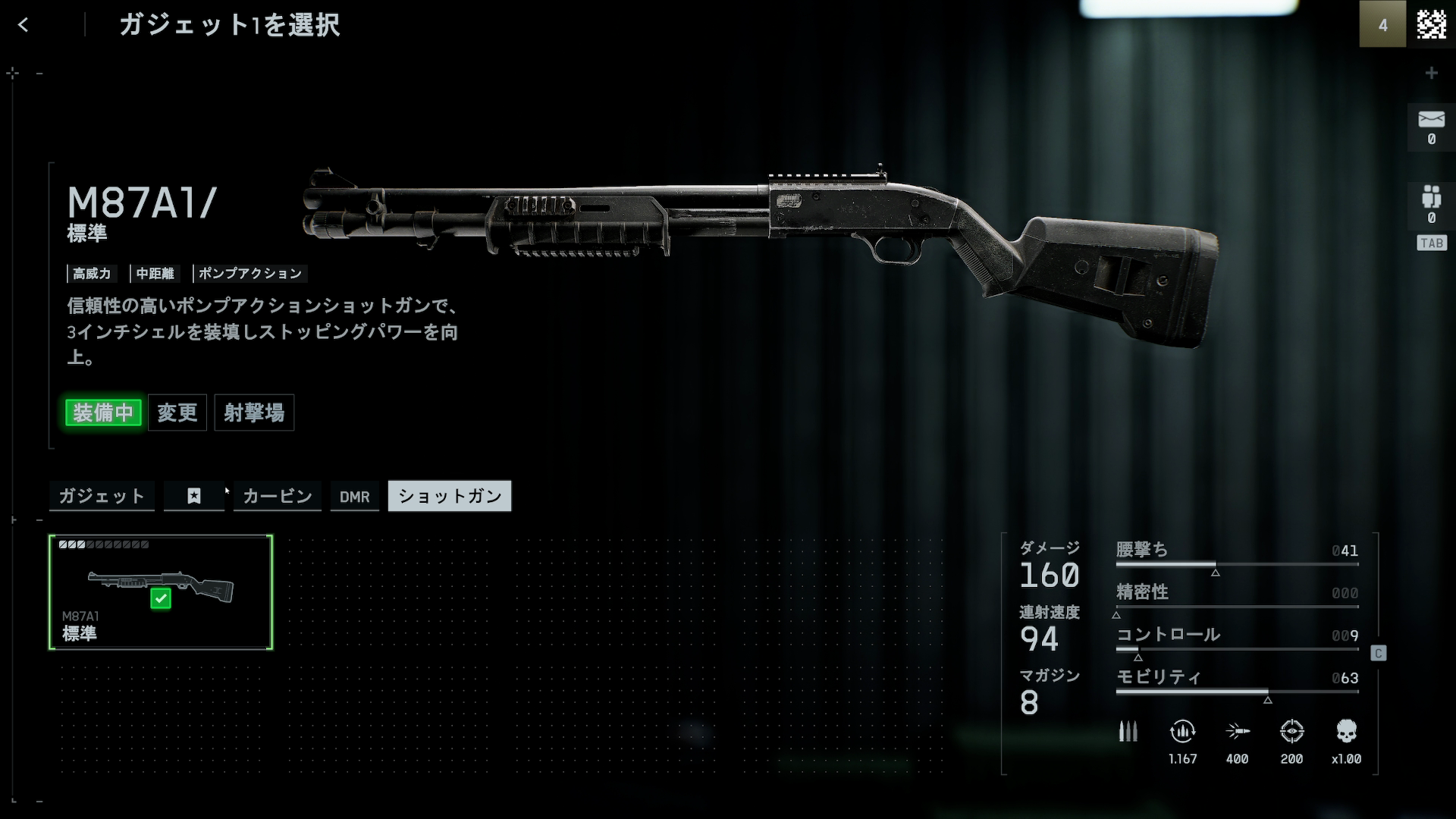Switch to the ガジェット tab
Image resolution: width=1456 pixels, height=819 pixels.
(102, 496)
